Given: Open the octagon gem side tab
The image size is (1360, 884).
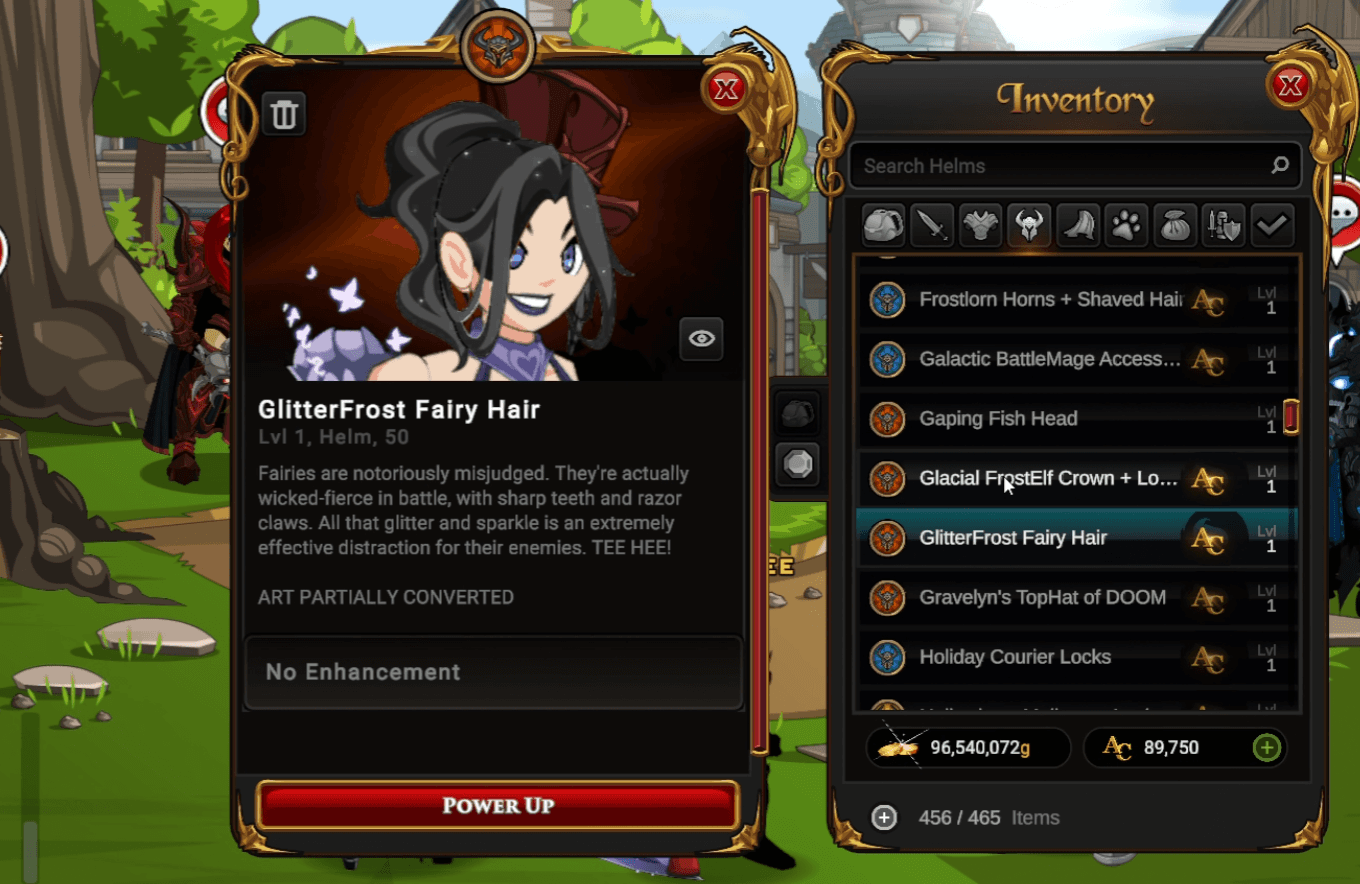Looking at the screenshot, I should click(x=798, y=465).
